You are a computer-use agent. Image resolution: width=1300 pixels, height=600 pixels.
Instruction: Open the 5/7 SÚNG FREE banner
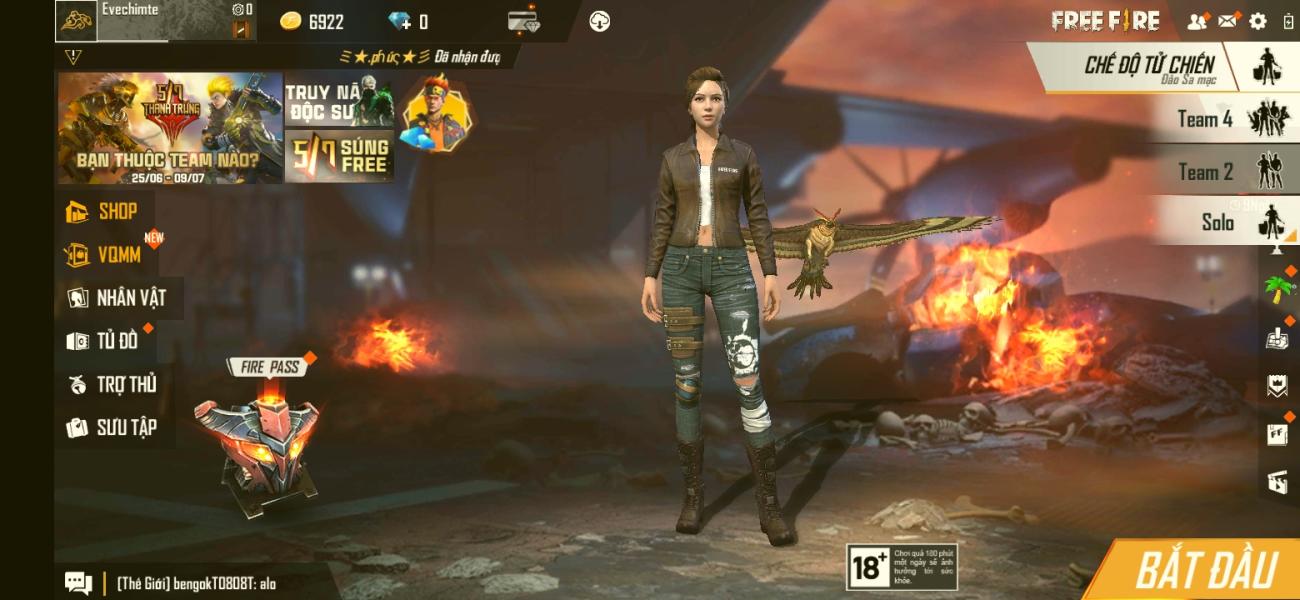point(339,157)
